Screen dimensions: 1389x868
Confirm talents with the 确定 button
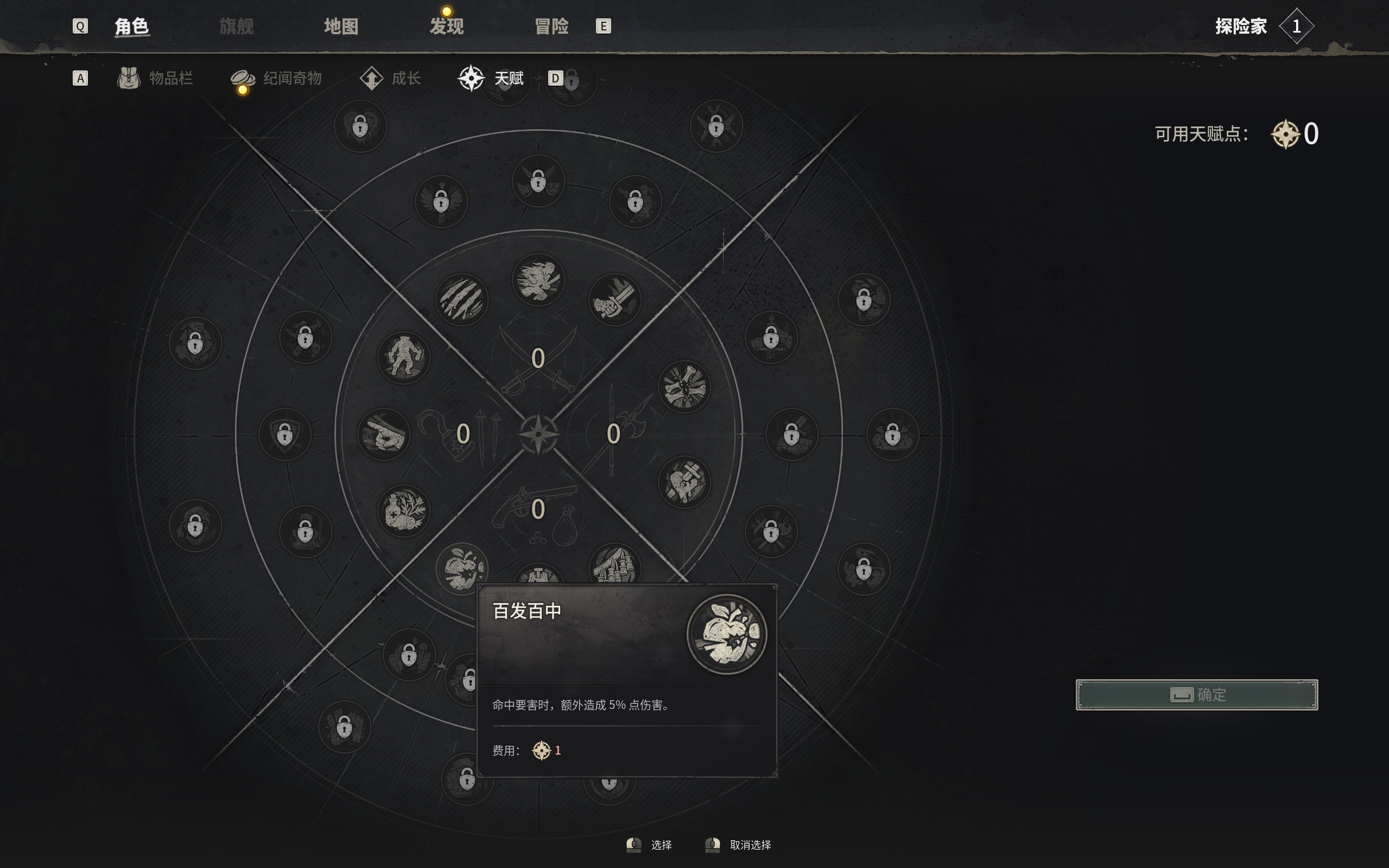(x=1196, y=695)
